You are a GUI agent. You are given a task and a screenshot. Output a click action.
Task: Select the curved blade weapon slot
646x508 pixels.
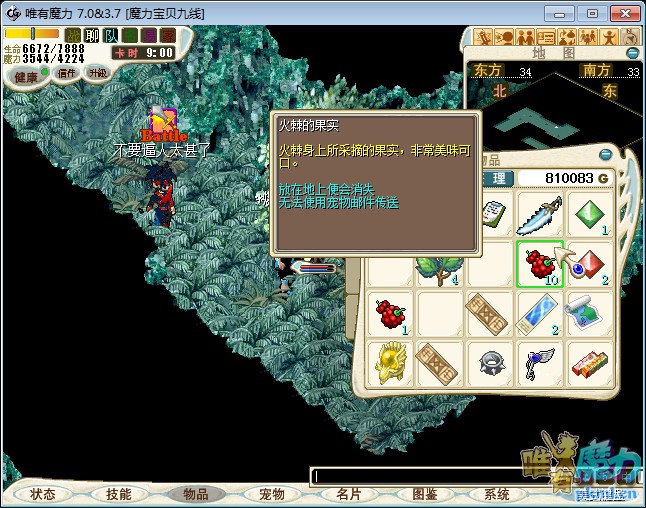(x=541, y=214)
